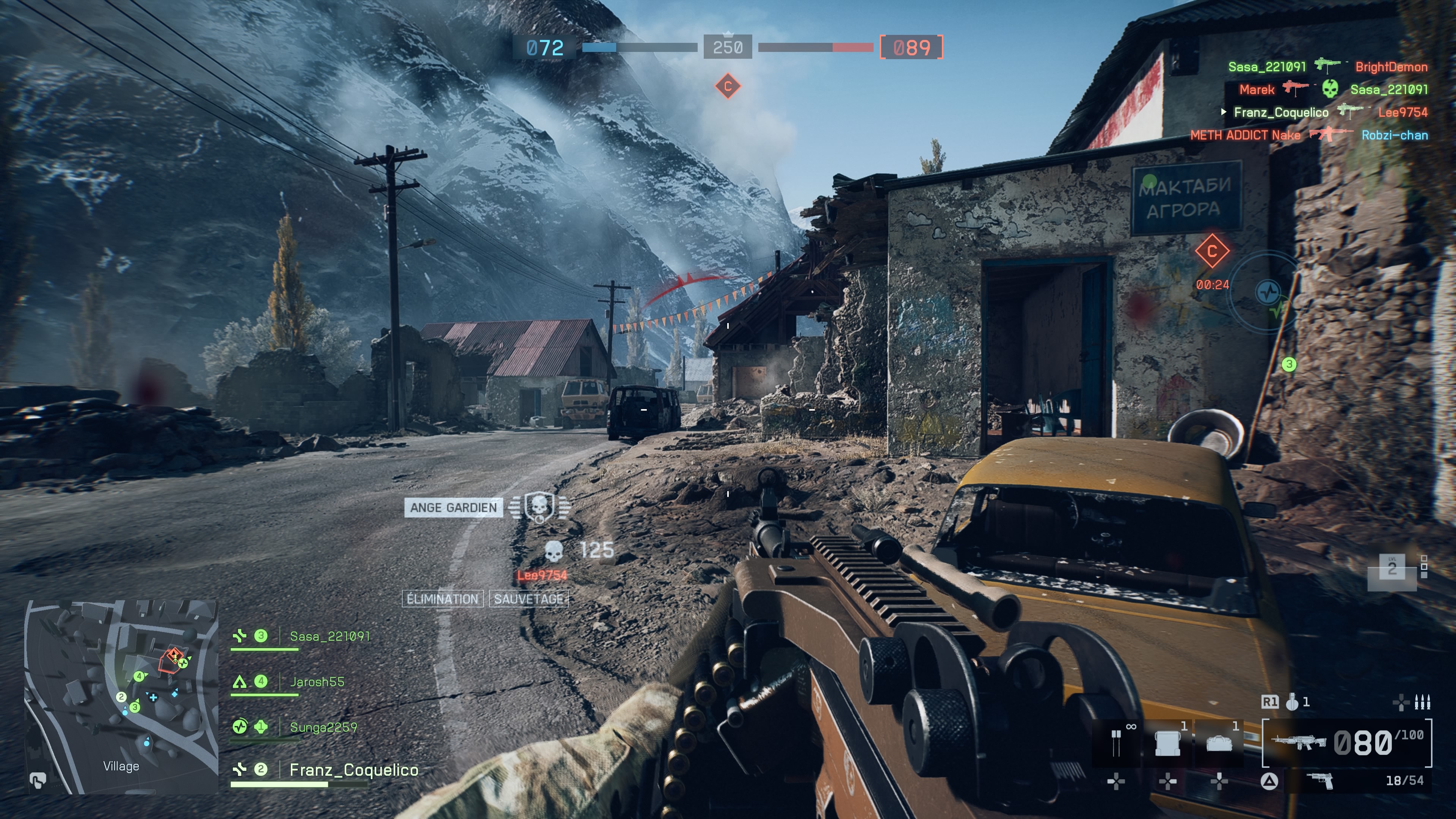Switch to the pistol sidearm
Viewport: 1456px width, 819px height.
pos(1320,781)
